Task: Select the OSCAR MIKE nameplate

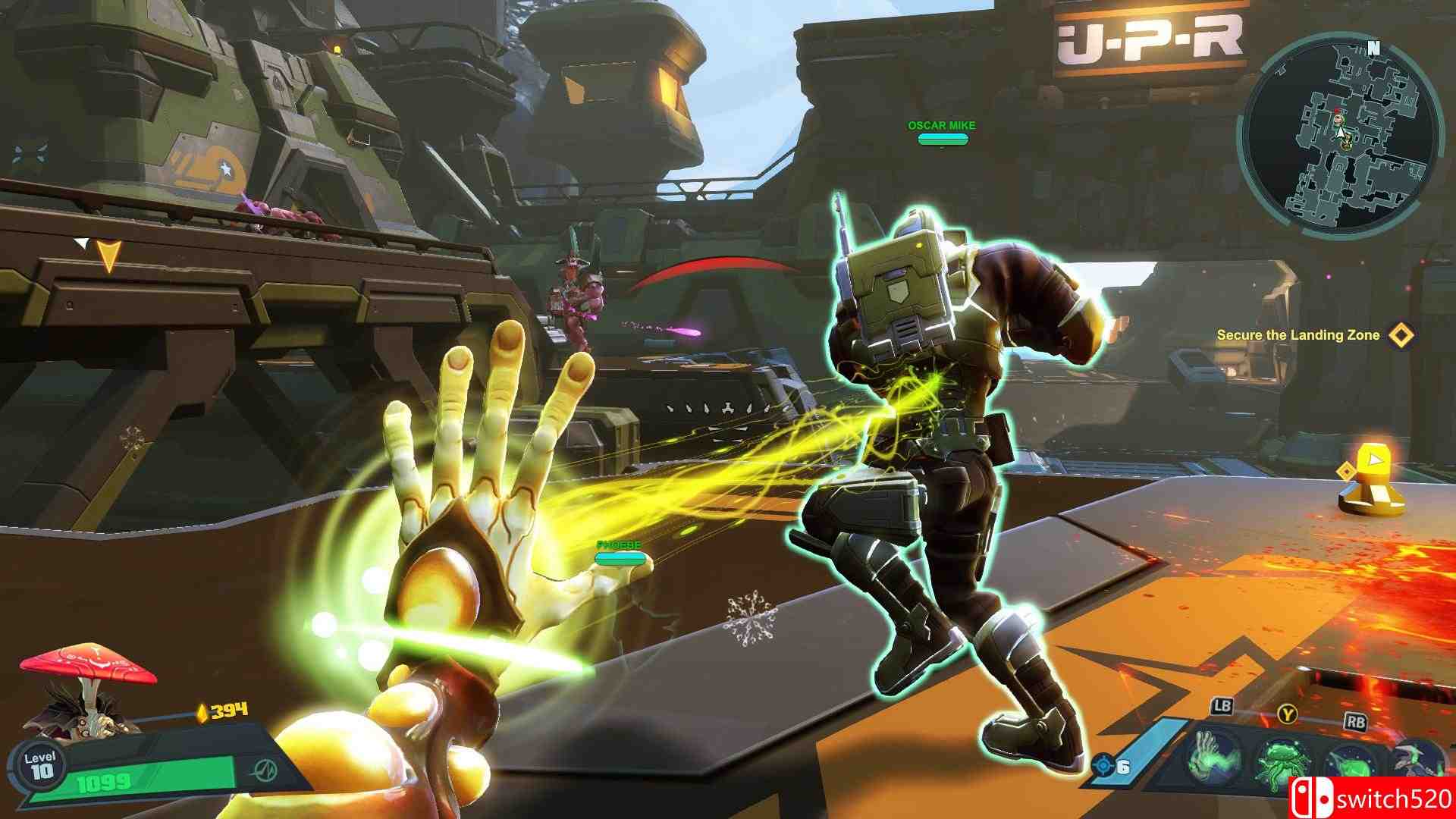Action: (940, 124)
